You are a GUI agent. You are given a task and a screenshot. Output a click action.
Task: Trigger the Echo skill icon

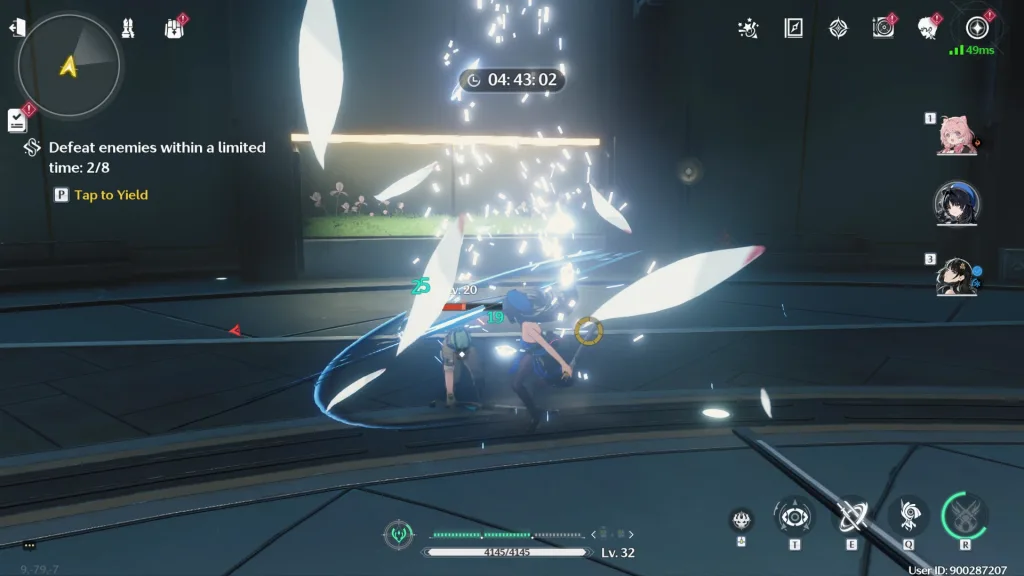point(908,516)
